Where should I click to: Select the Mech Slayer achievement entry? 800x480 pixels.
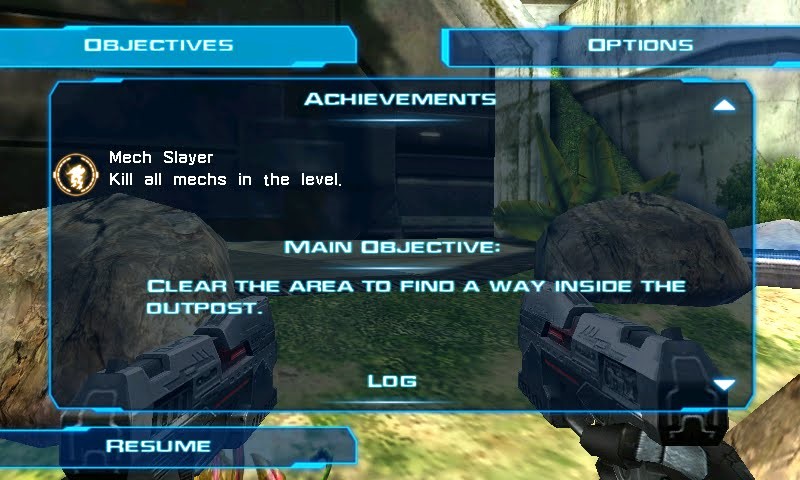(225, 169)
